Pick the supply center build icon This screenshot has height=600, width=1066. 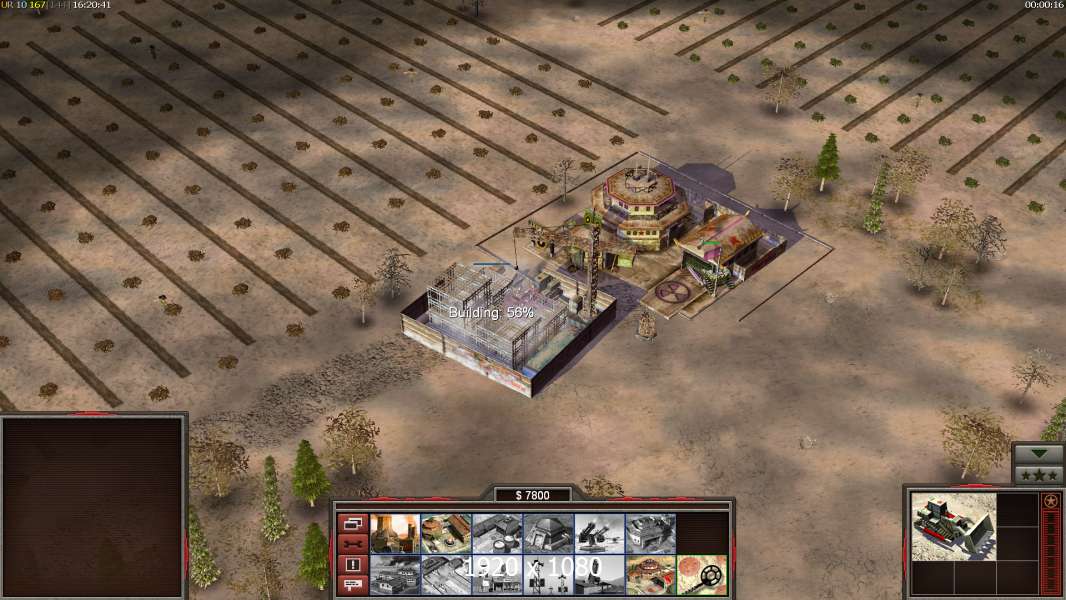point(497,534)
